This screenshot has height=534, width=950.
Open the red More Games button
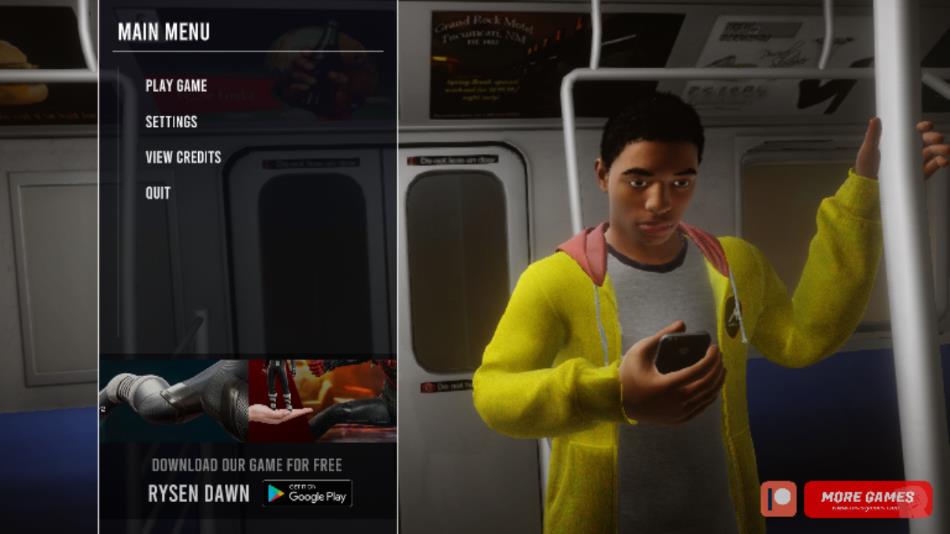click(x=867, y=498)
